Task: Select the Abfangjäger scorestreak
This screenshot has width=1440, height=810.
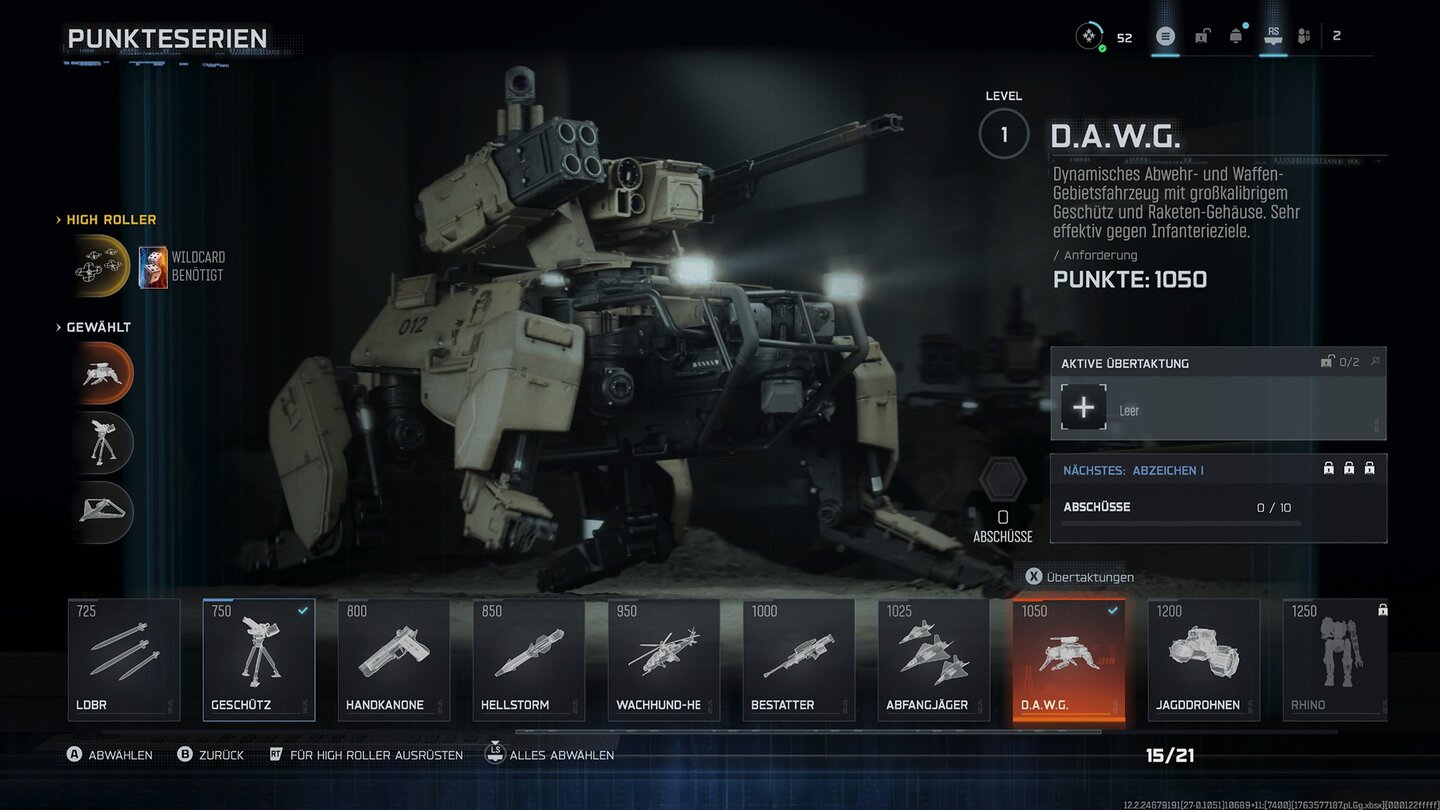Action: tap(934, 659)
